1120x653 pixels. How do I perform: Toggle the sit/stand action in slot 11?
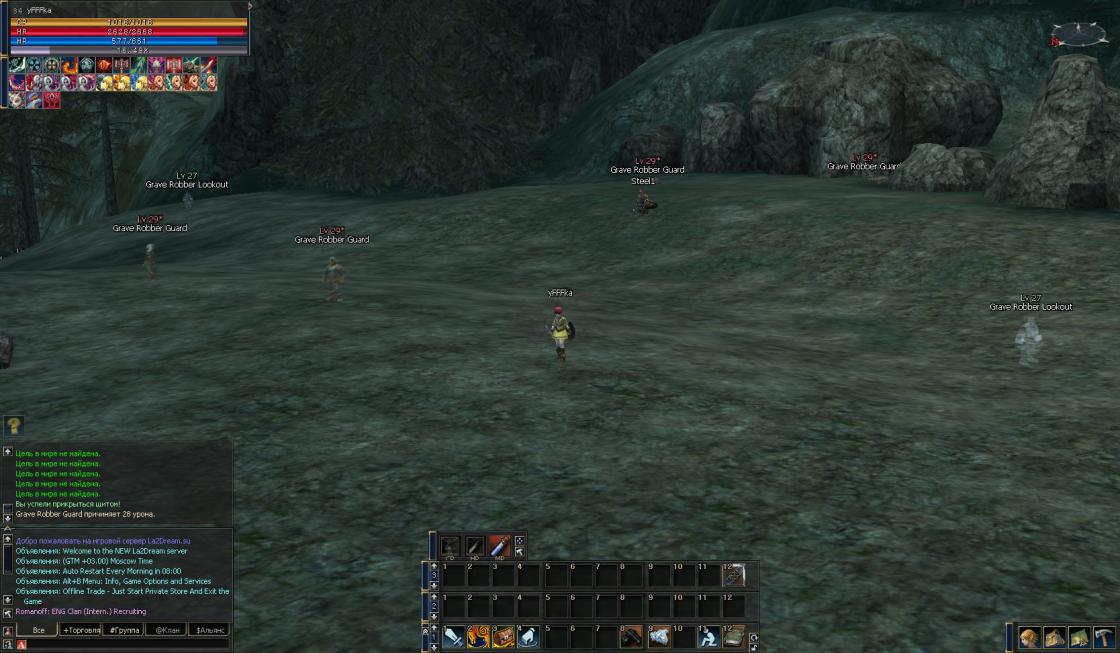708,636
